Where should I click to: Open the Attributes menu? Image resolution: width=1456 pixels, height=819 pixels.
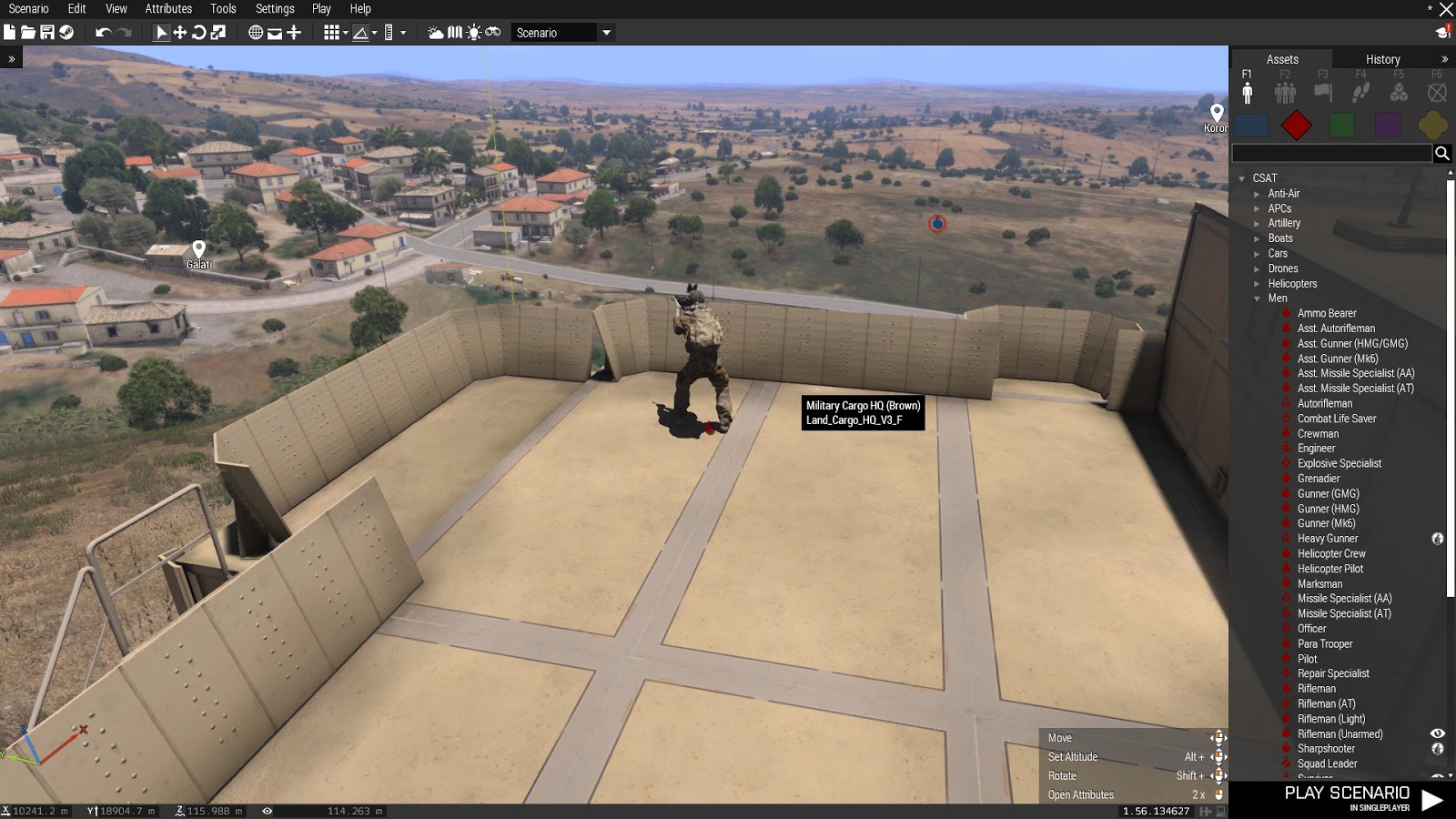(167, 9)
